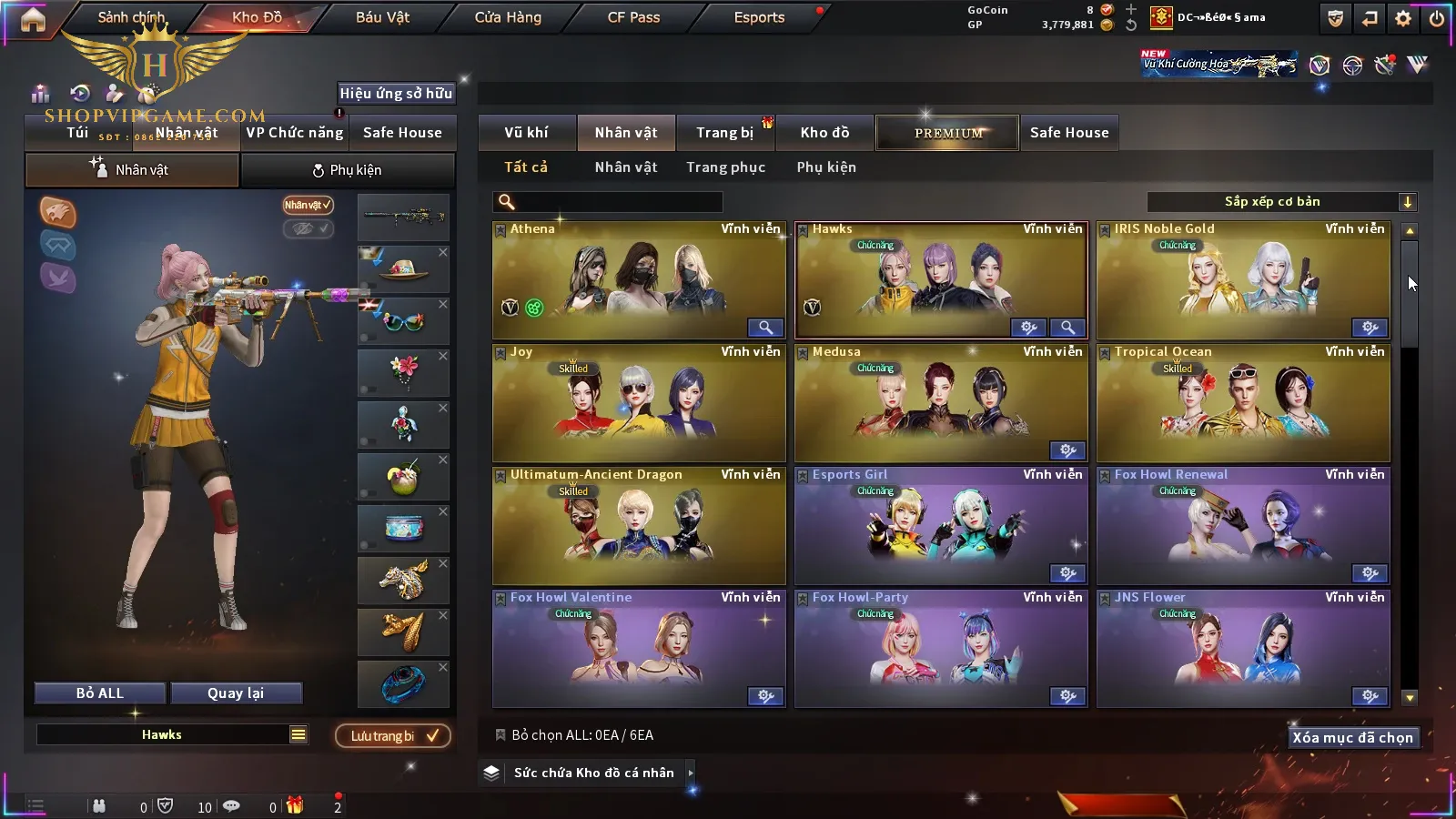The width and height of the screenshot is (1456, 819).
Task: Open the Esports menu entry
Action: [x=759, y=17]
